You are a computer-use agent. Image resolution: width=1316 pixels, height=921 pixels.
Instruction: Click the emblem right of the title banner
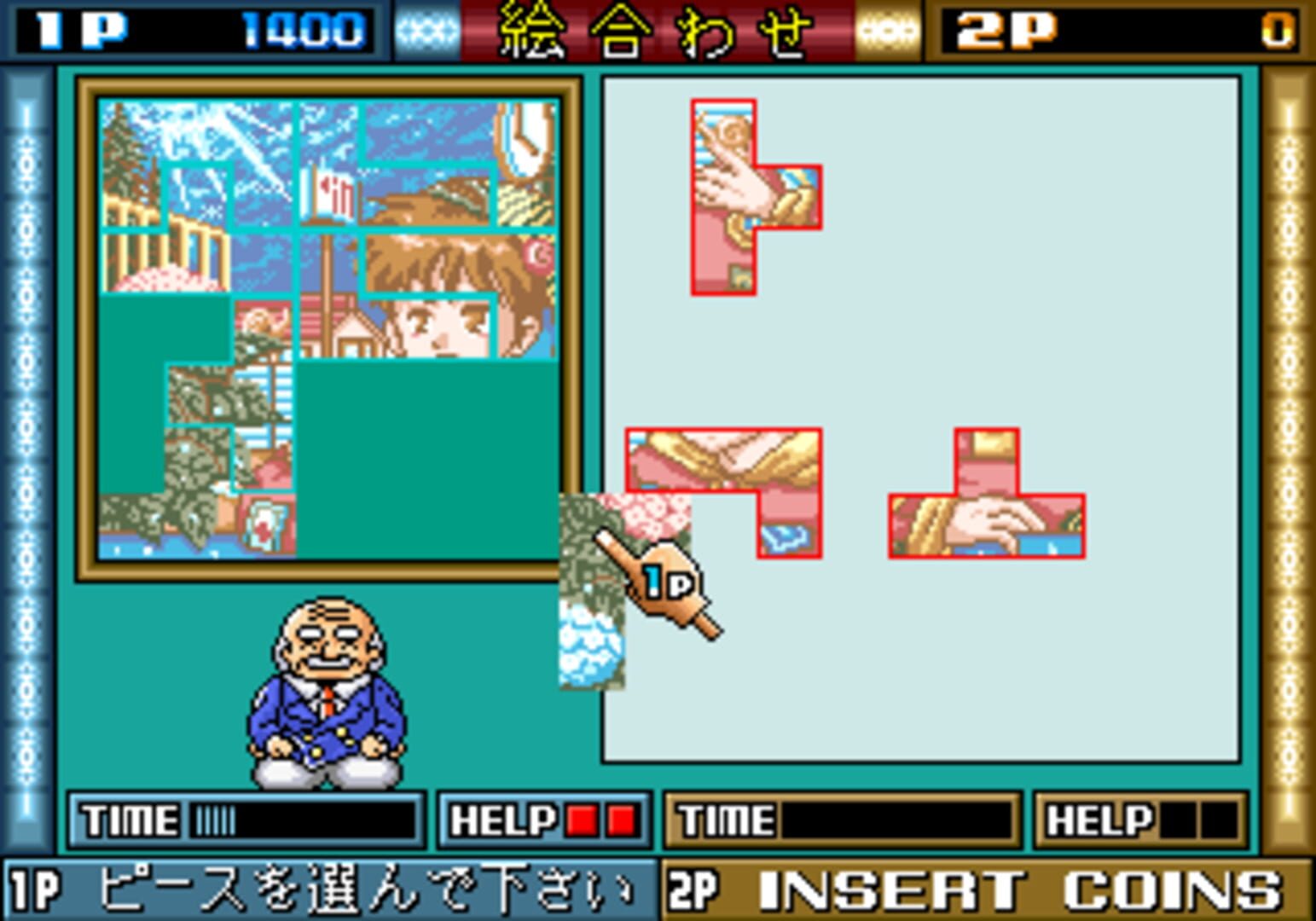(887, 27)
